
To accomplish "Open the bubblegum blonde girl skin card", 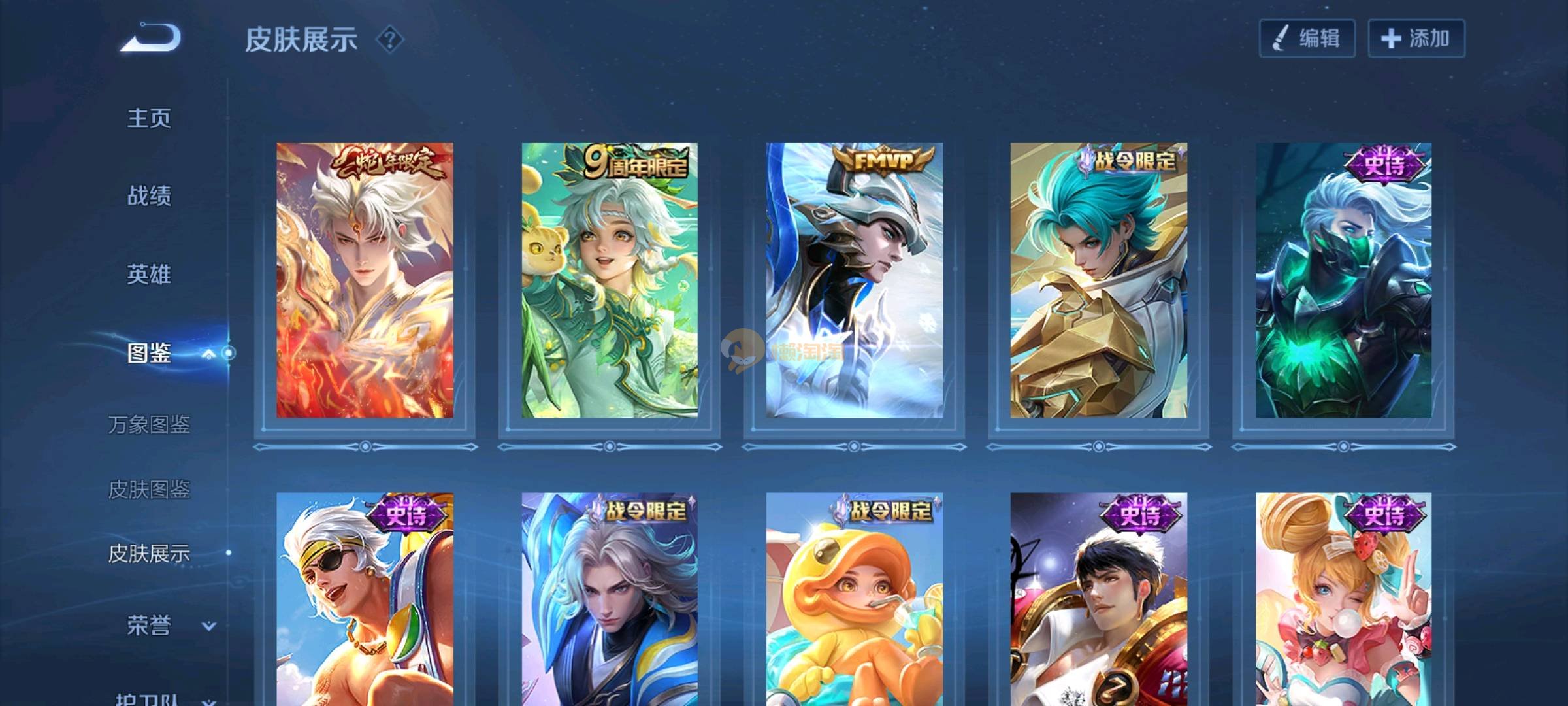I will tap(1343, 598).
